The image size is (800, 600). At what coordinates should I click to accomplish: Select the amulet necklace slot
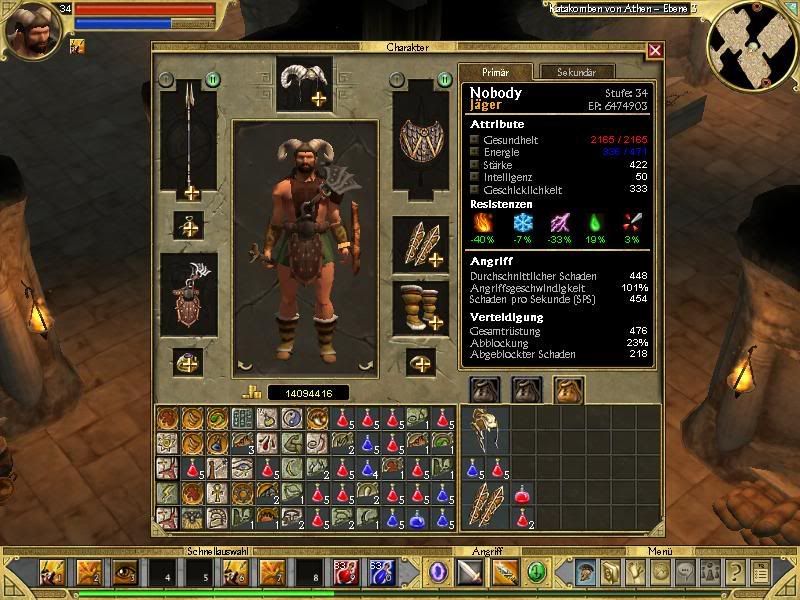pos(188,225)
